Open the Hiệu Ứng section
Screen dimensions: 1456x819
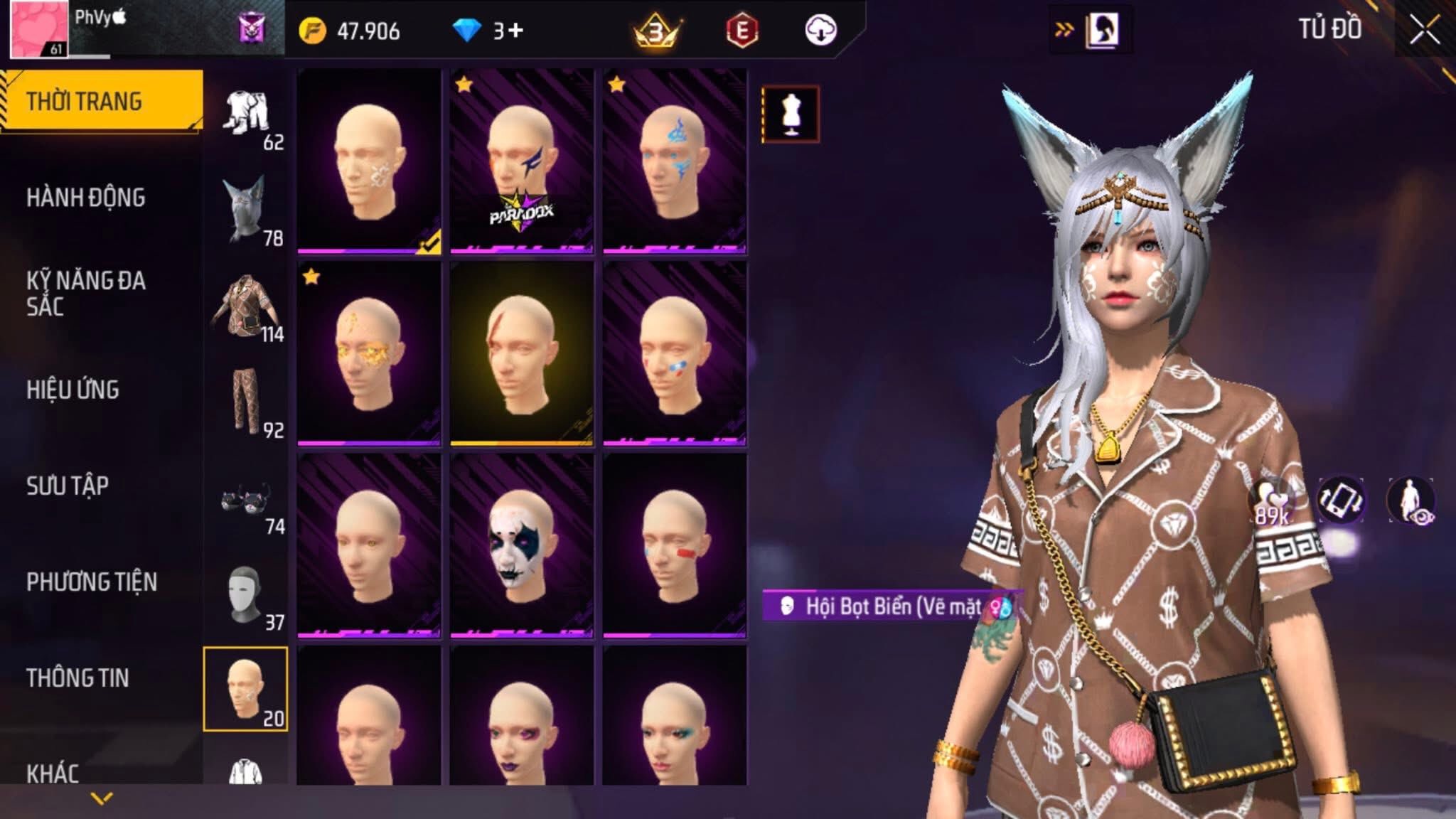73,390
